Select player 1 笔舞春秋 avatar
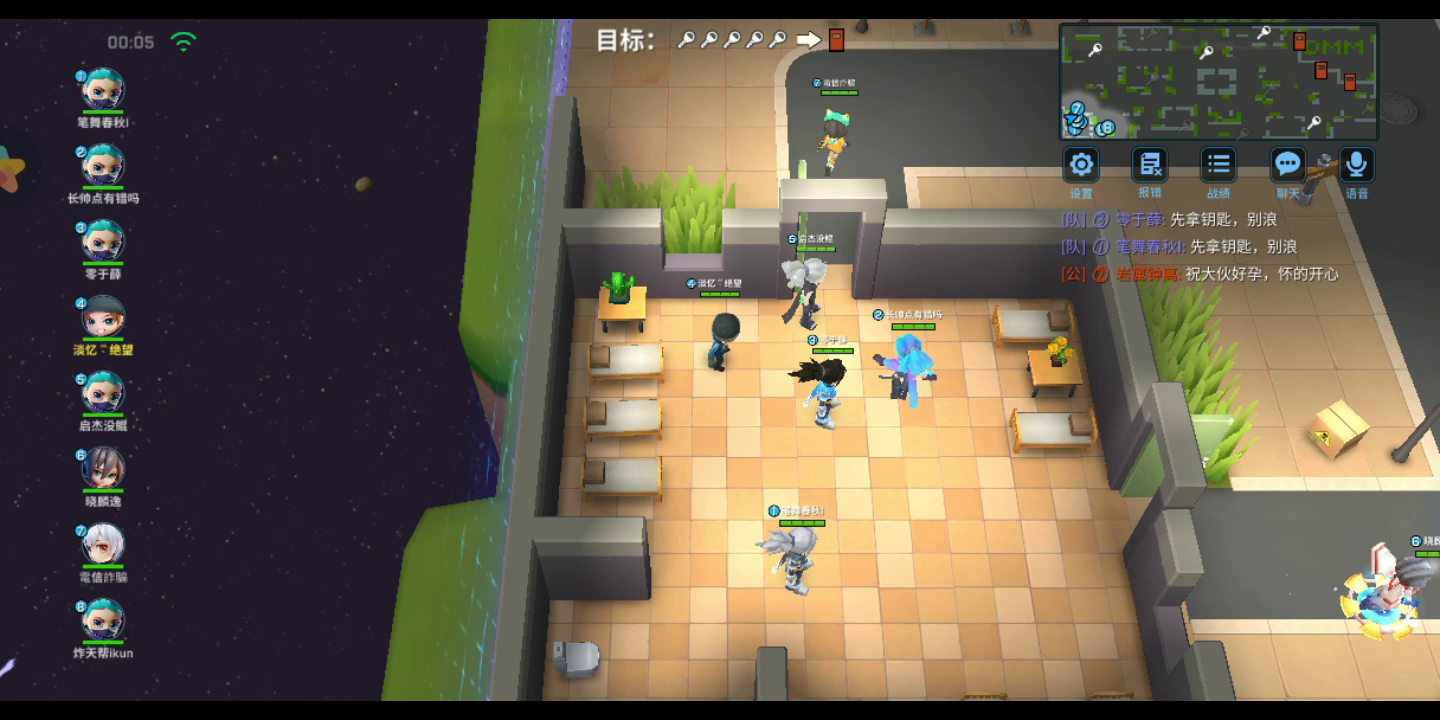 (x=102, y=90)
